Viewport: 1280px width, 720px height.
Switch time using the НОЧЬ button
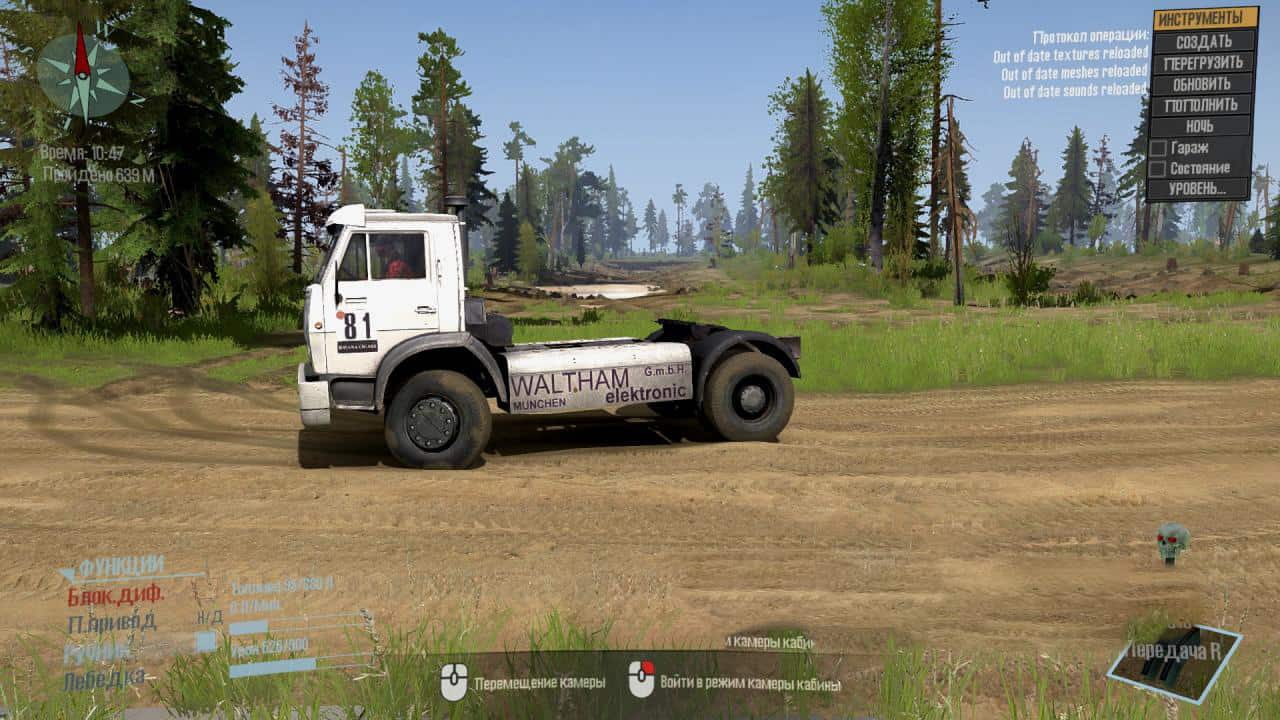(1204, 126)
